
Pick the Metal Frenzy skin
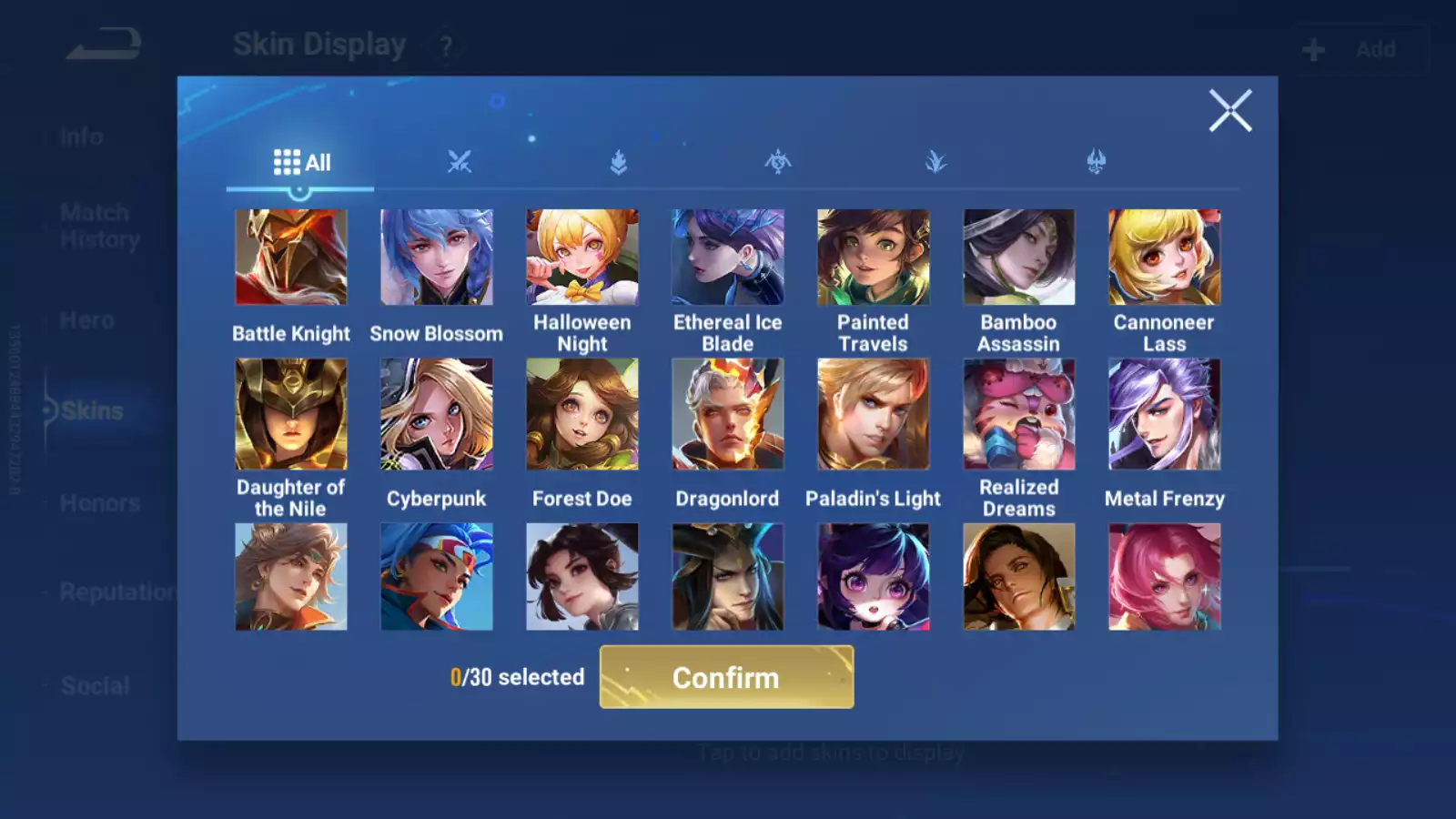tap(1165, 414)
